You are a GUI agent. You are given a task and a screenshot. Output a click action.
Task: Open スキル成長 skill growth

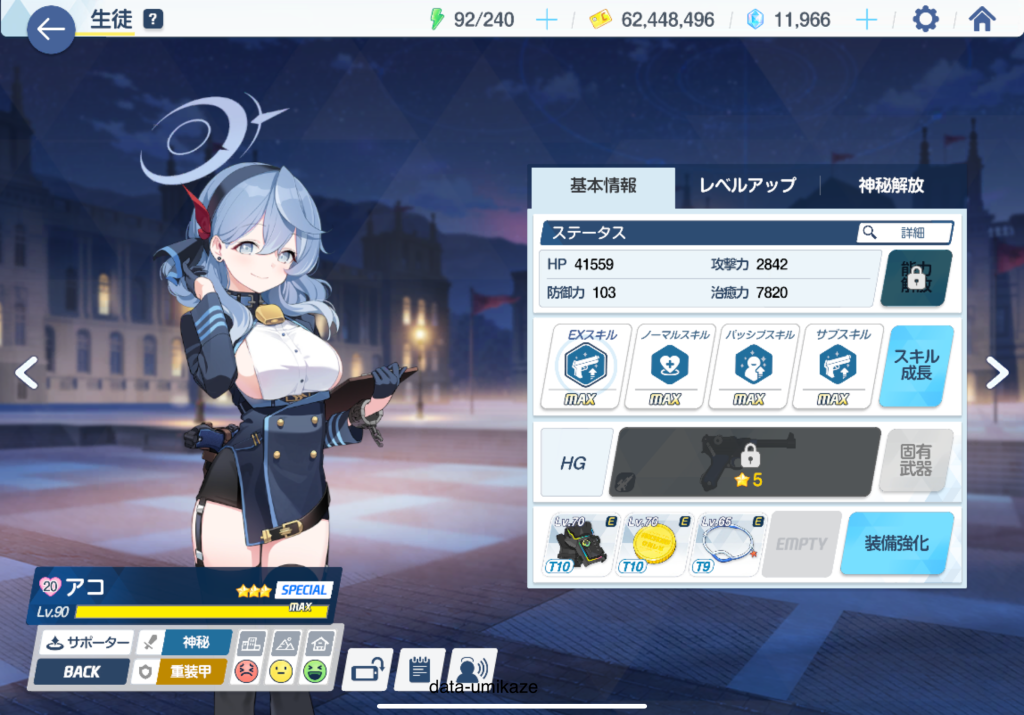tap(916, 367)
